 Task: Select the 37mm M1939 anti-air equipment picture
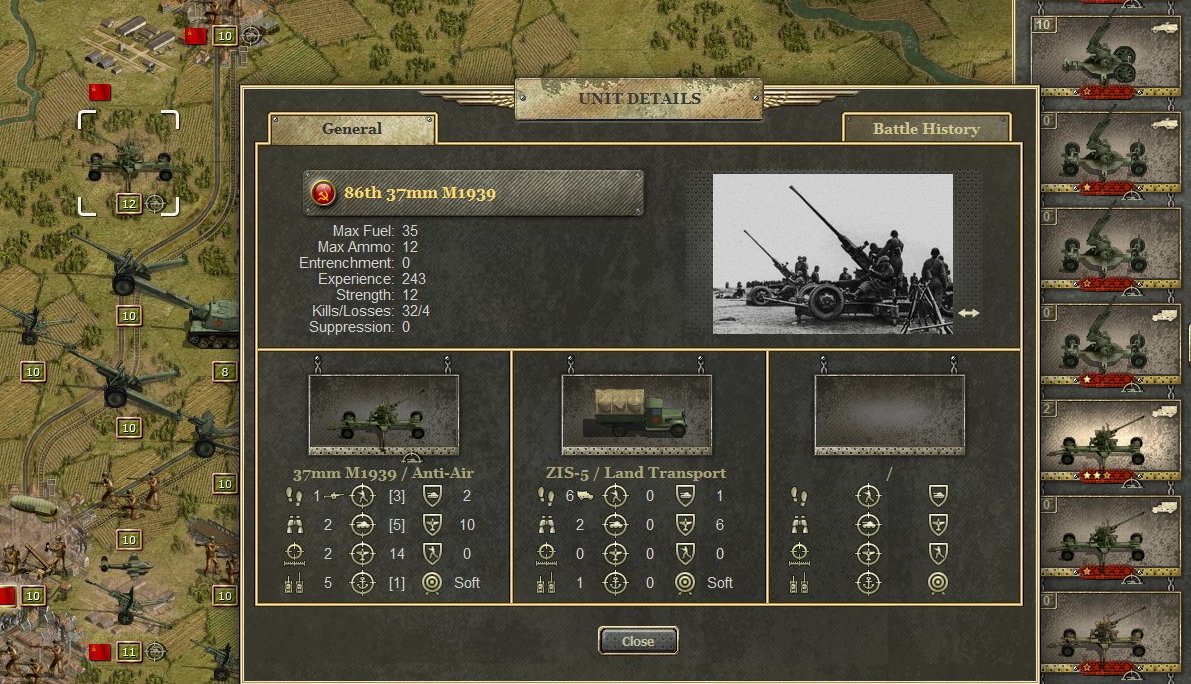coord(384,412)
